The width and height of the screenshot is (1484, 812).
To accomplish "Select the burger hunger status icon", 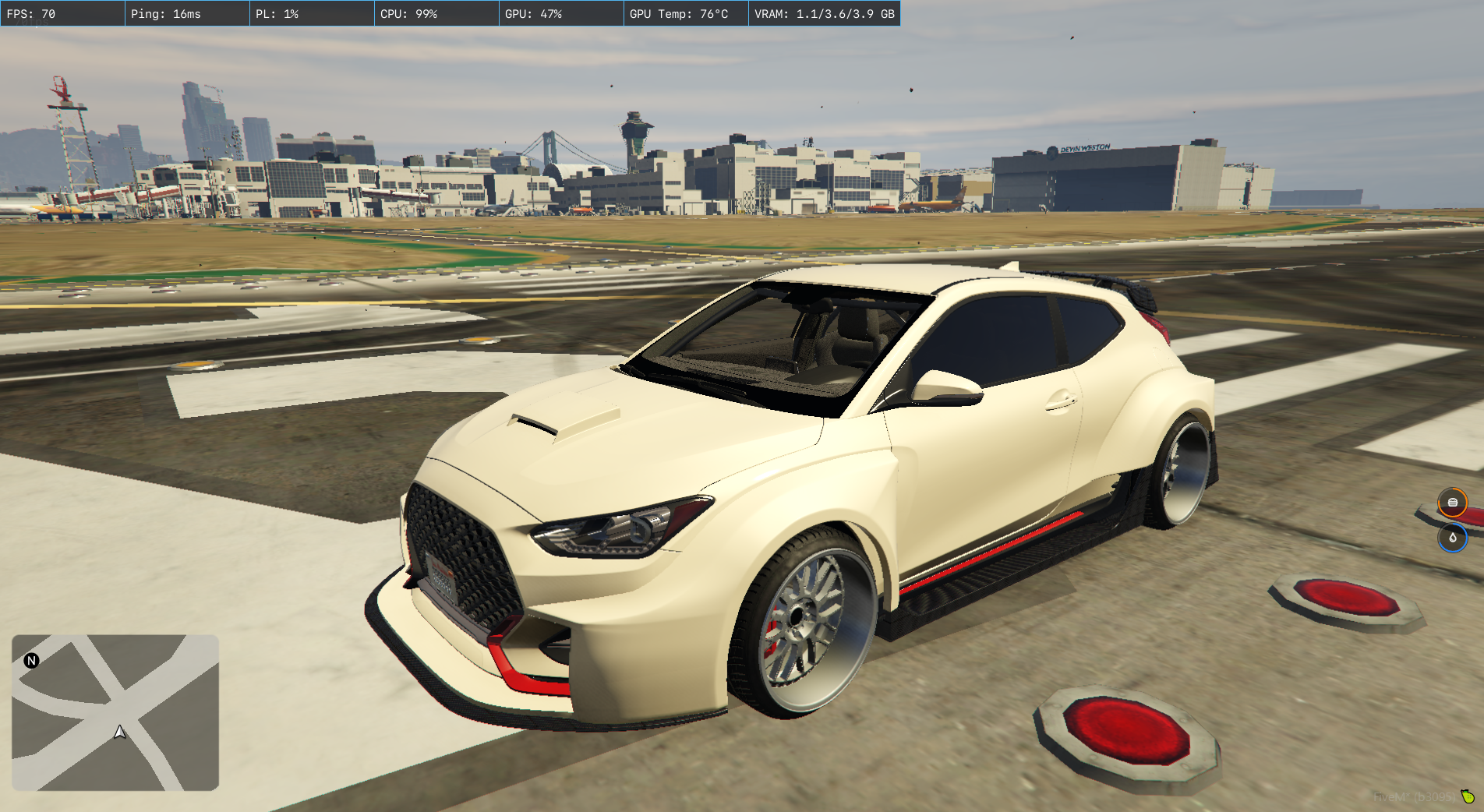I will coord(1452,503).
